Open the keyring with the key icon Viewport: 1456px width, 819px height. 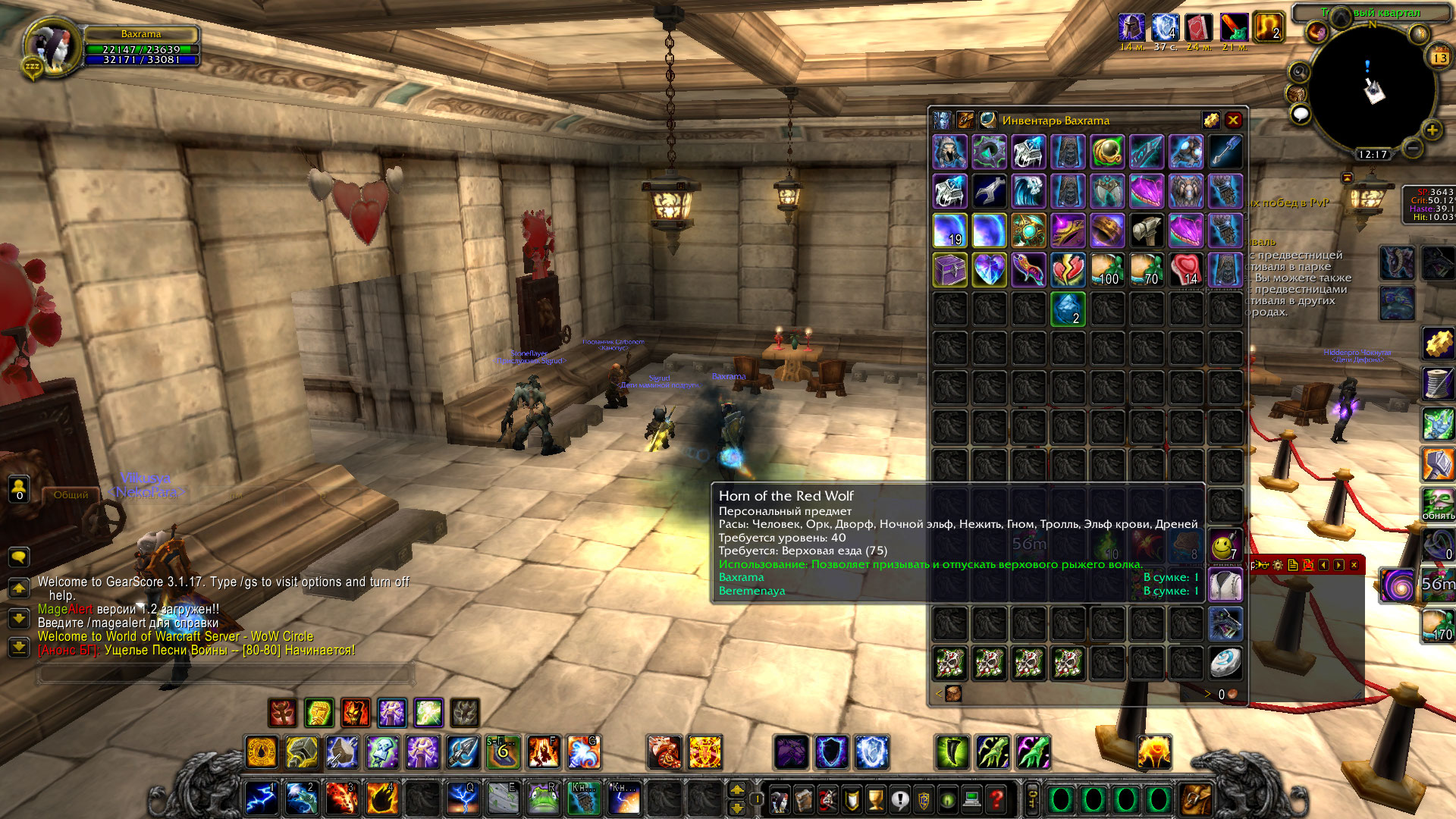1033,799
